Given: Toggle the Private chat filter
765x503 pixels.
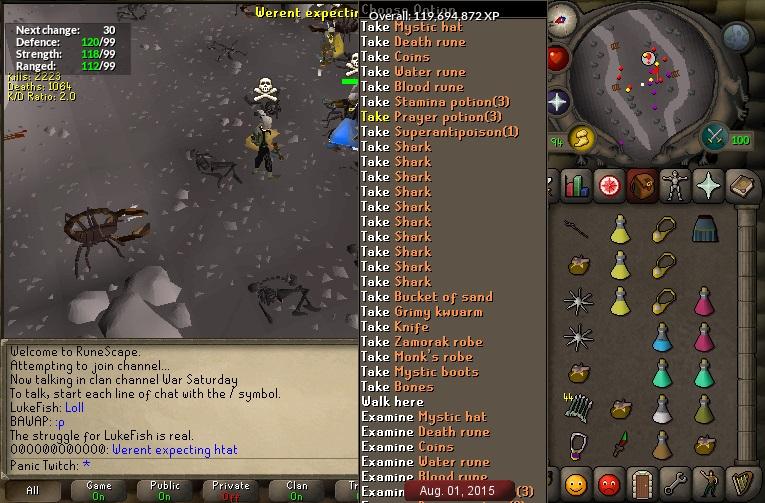Looking at the screenshot, I should click(x=231, y=491).
